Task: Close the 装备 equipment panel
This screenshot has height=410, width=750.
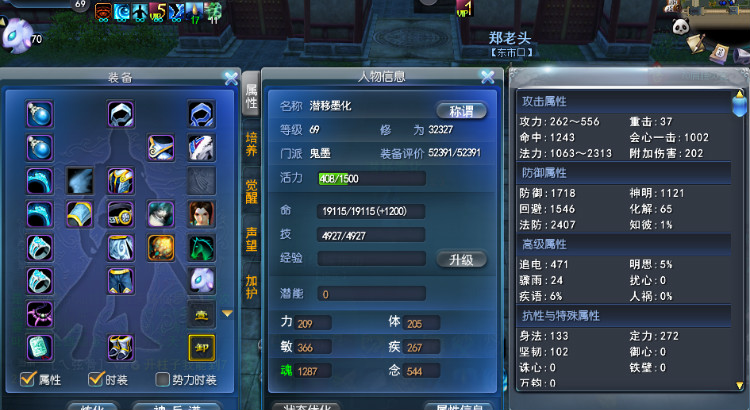Action: click(x=231, y=77)
